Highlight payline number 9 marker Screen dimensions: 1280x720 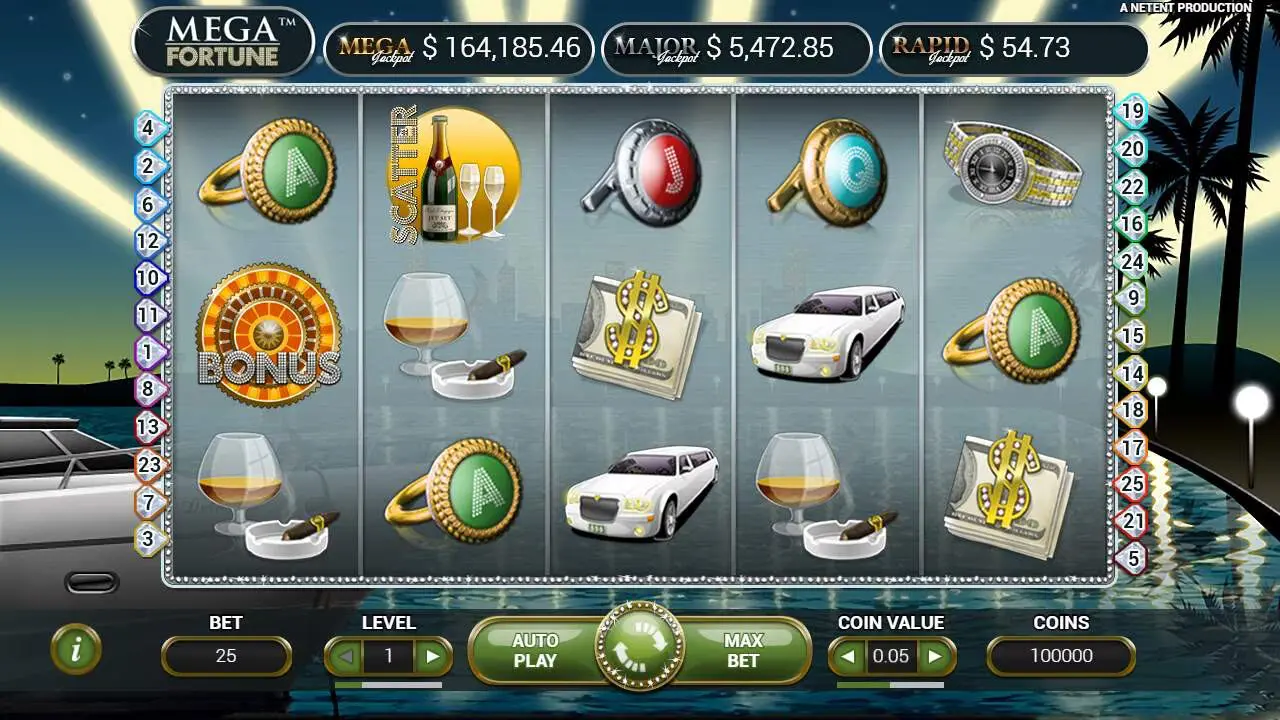1132,297
